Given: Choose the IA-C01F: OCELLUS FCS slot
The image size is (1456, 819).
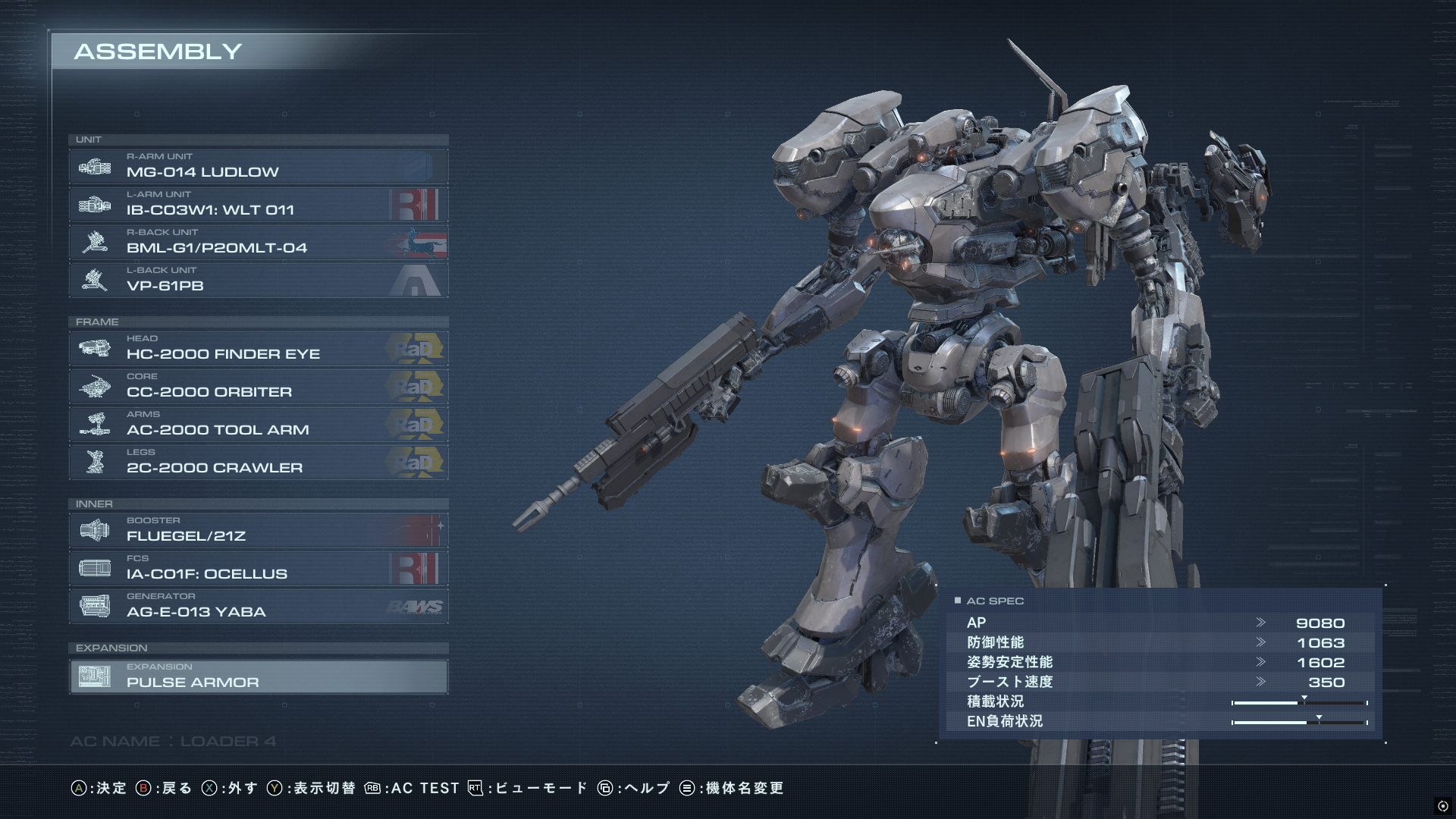Looking at the screenshot, I should (258, 568).
